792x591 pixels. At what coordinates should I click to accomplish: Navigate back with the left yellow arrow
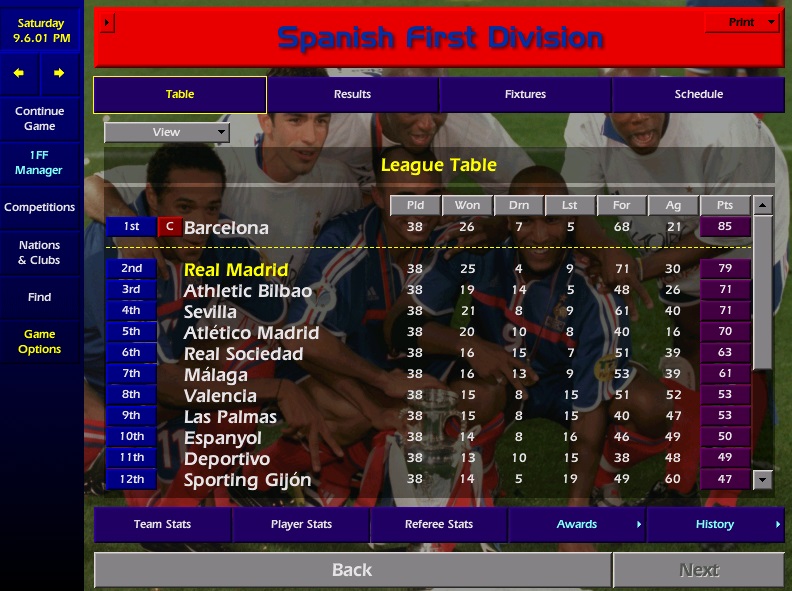19,73
